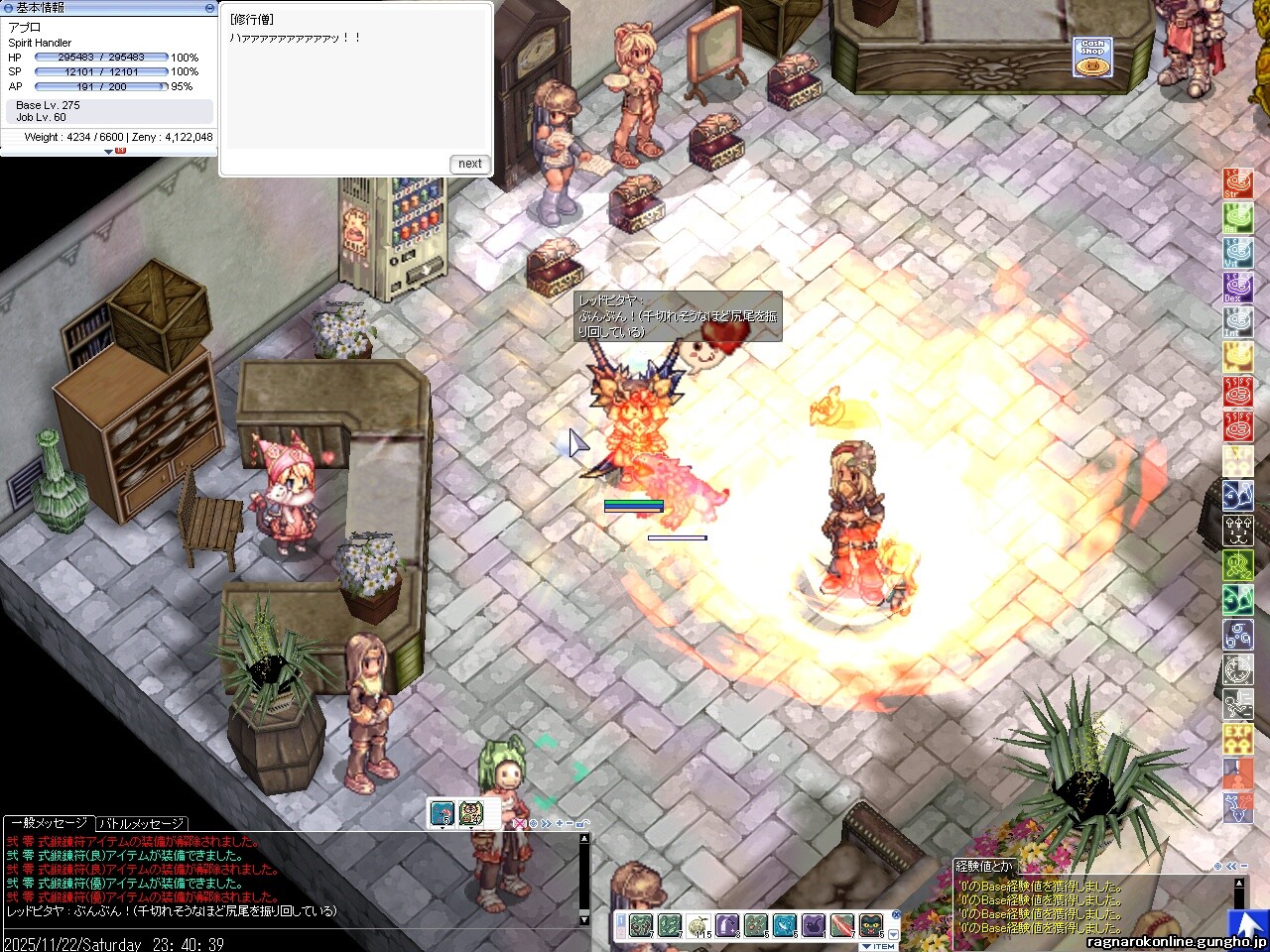The height and width of the screenshot is (952, 1270).
Task: Use the blue fish hotbar skill
Action: (785, 925)
